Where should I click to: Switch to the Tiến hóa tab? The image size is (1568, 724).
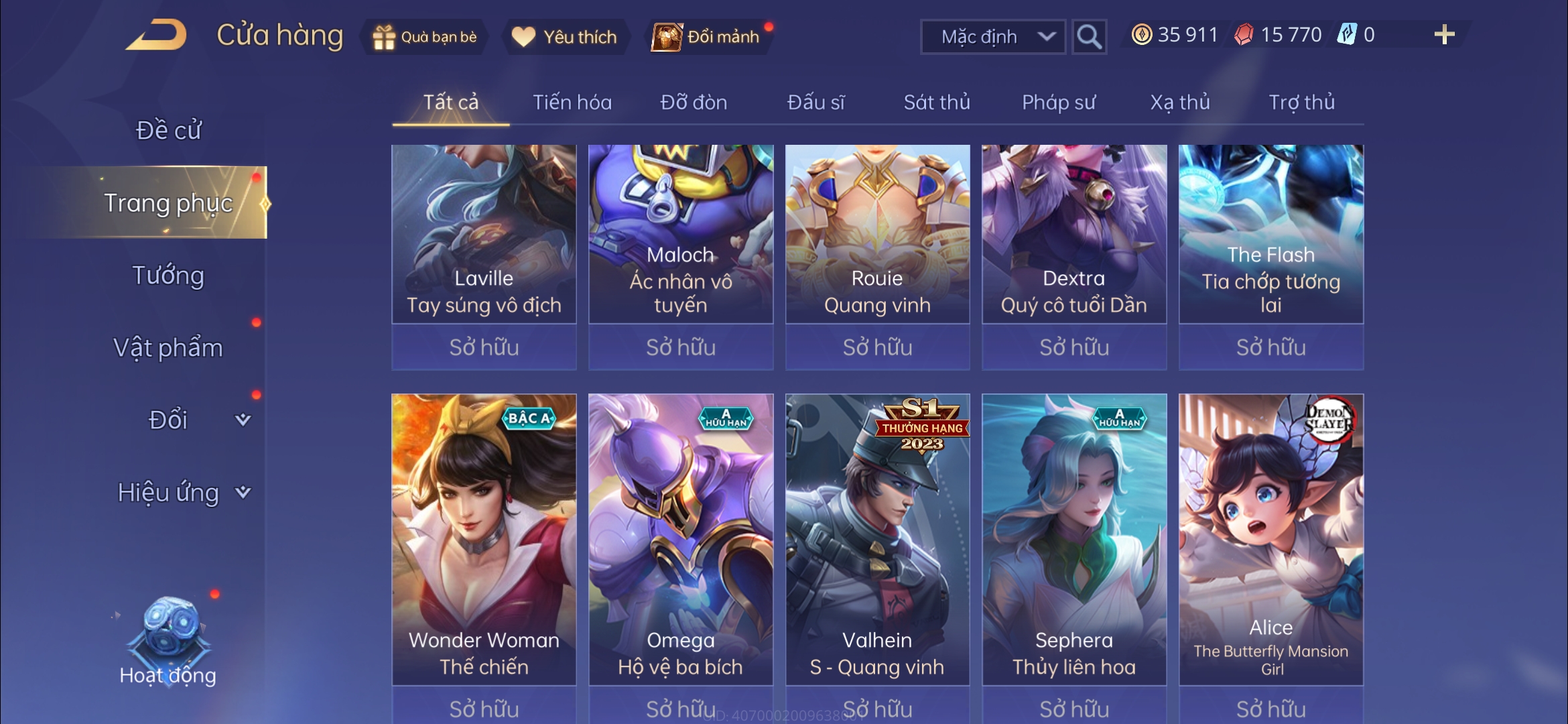click(572, 103)
